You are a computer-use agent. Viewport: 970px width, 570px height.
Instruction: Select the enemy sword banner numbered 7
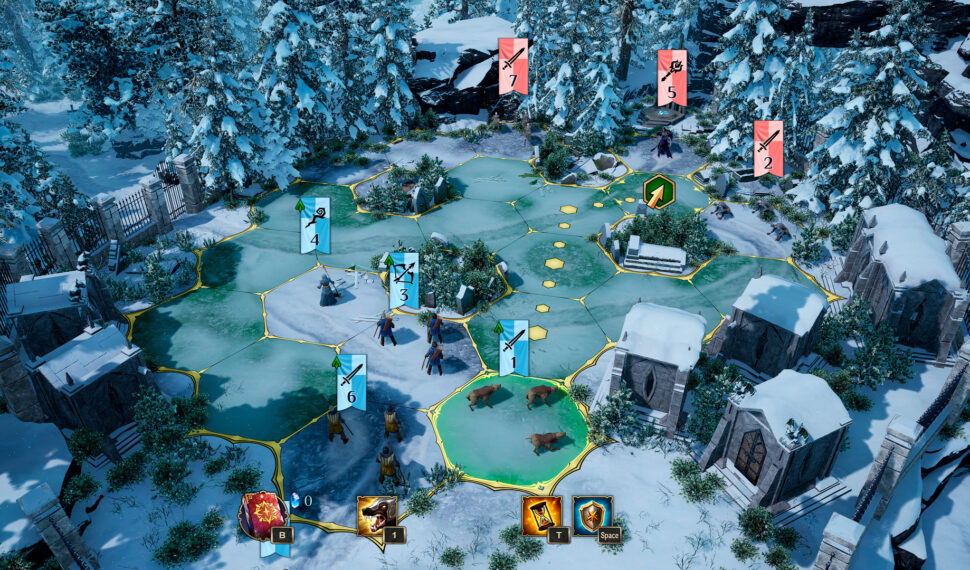click(x=513, y=66)
